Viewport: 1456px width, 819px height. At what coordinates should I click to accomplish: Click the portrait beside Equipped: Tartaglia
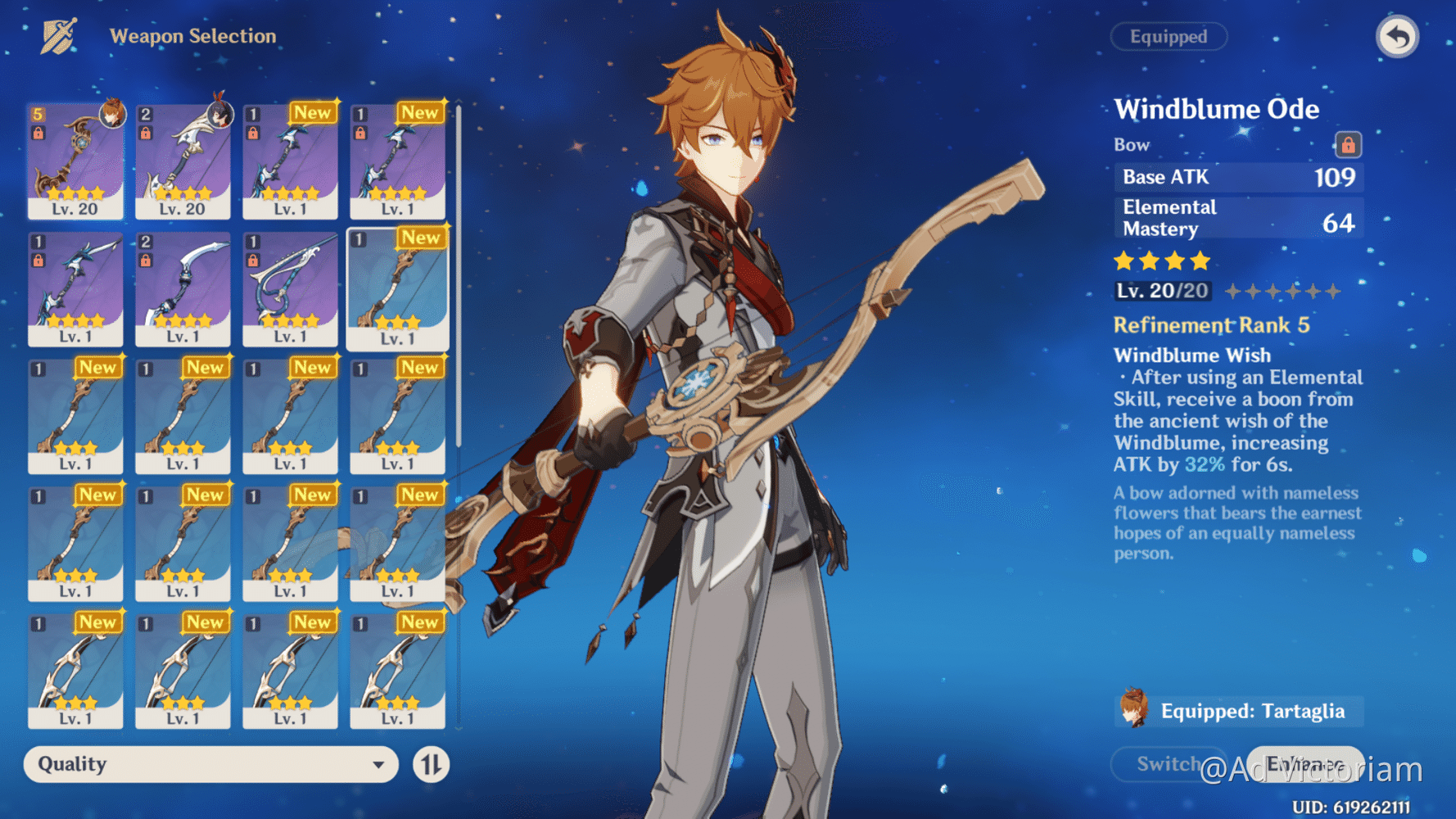pos(1132,711)
